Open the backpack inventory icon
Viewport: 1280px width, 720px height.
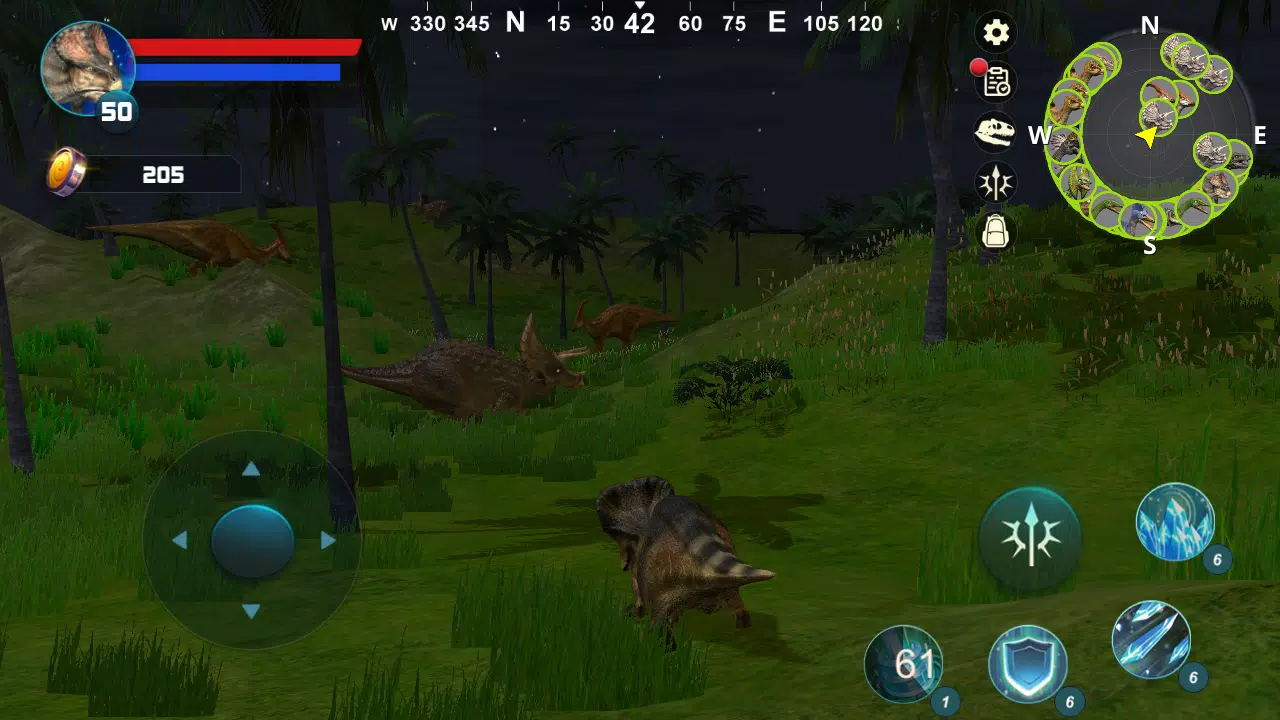[995, 233]
